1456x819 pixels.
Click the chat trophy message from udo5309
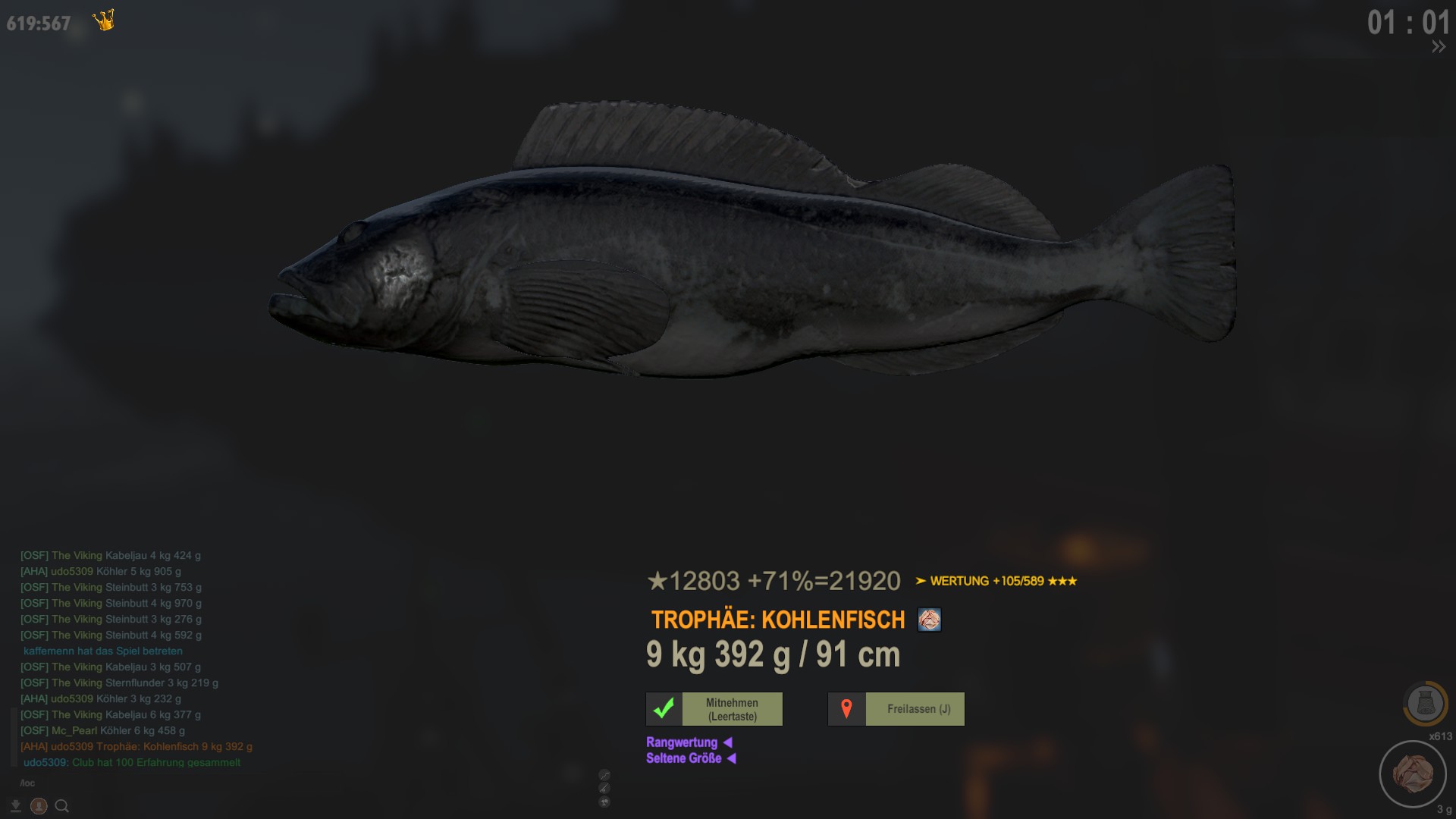[x=136, y=746]
